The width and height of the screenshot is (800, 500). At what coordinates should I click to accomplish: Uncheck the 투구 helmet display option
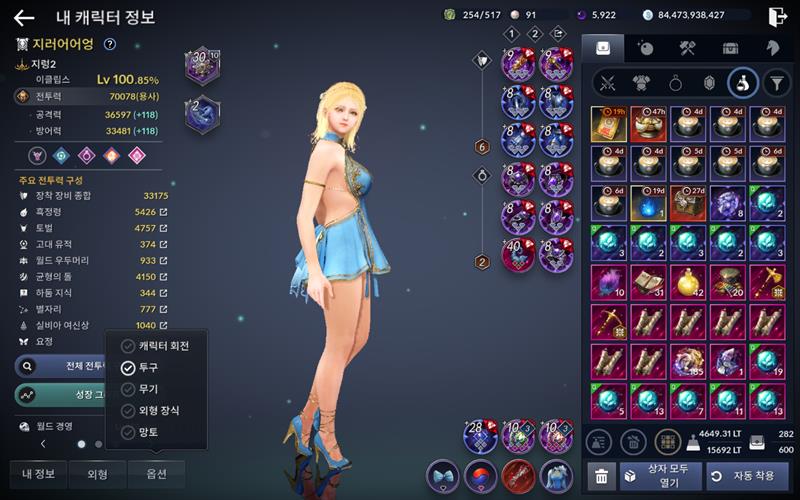(x=128, y=368)
